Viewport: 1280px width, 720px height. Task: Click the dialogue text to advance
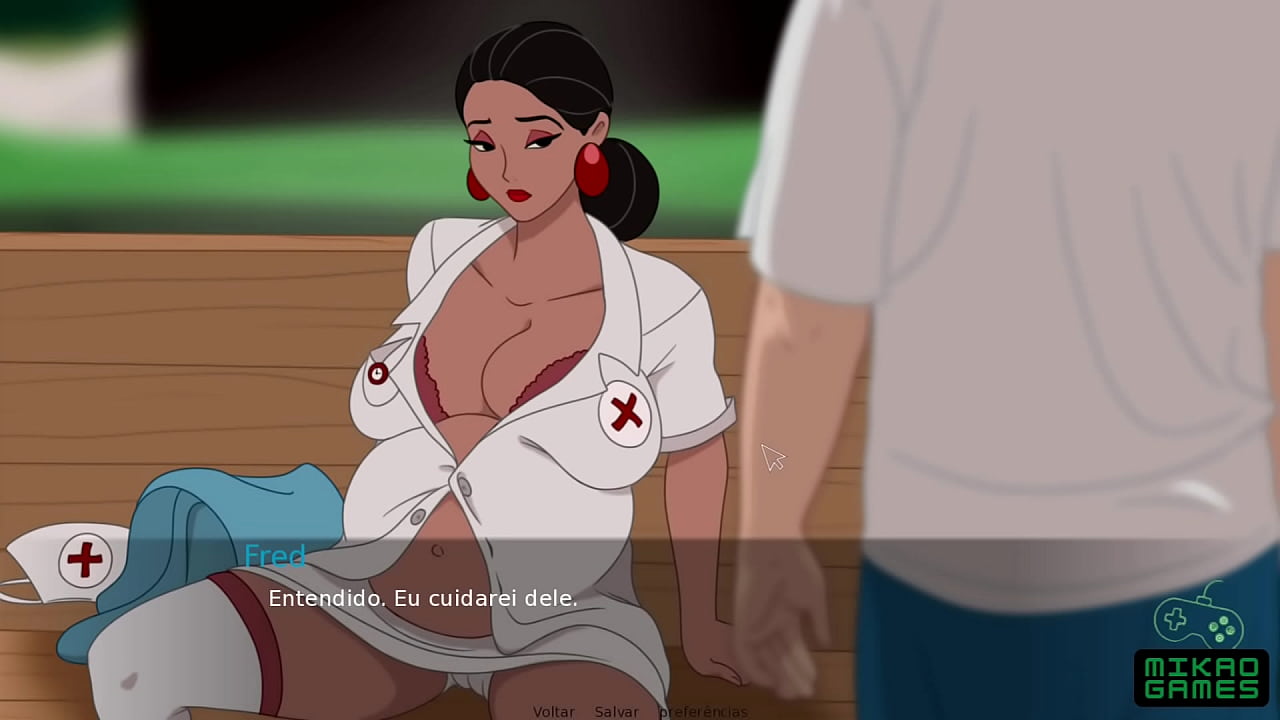[423, 599]
